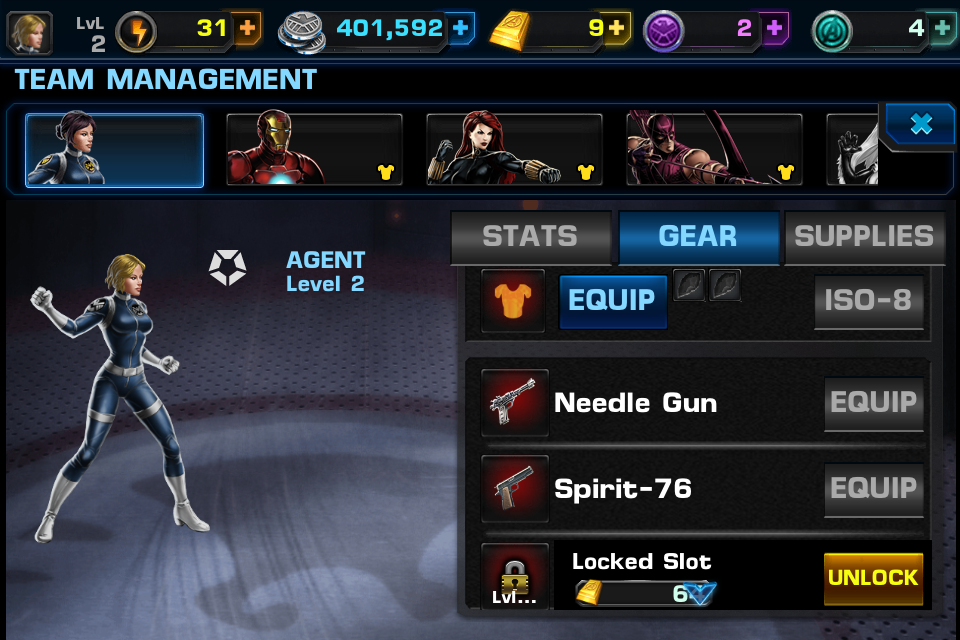Select Black Widow in the roster
This screenshot has height=640, width=960.
pyautogui.click(x=514, y=150)
